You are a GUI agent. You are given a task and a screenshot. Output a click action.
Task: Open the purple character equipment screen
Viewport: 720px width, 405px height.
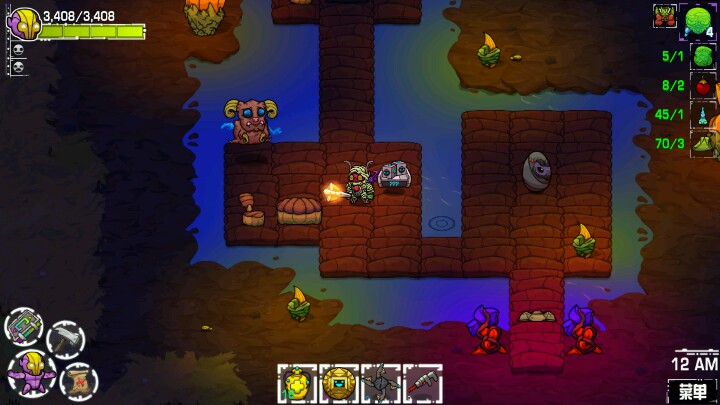(x=30, y=370)
